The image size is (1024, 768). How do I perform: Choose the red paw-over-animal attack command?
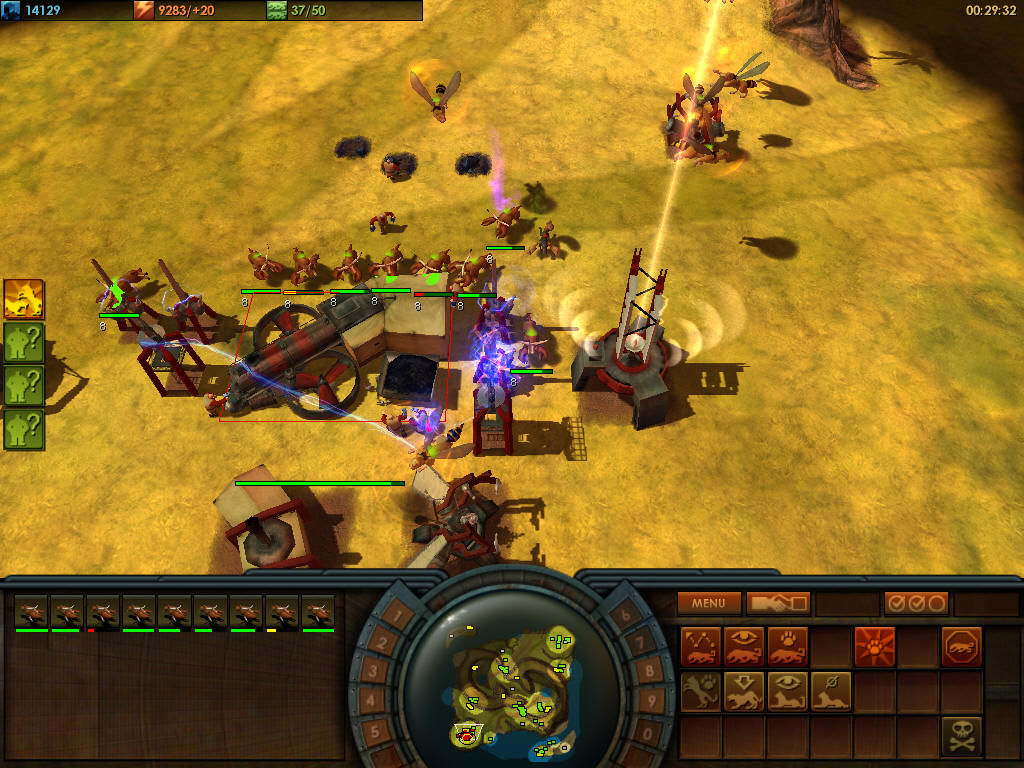(788, 647)
